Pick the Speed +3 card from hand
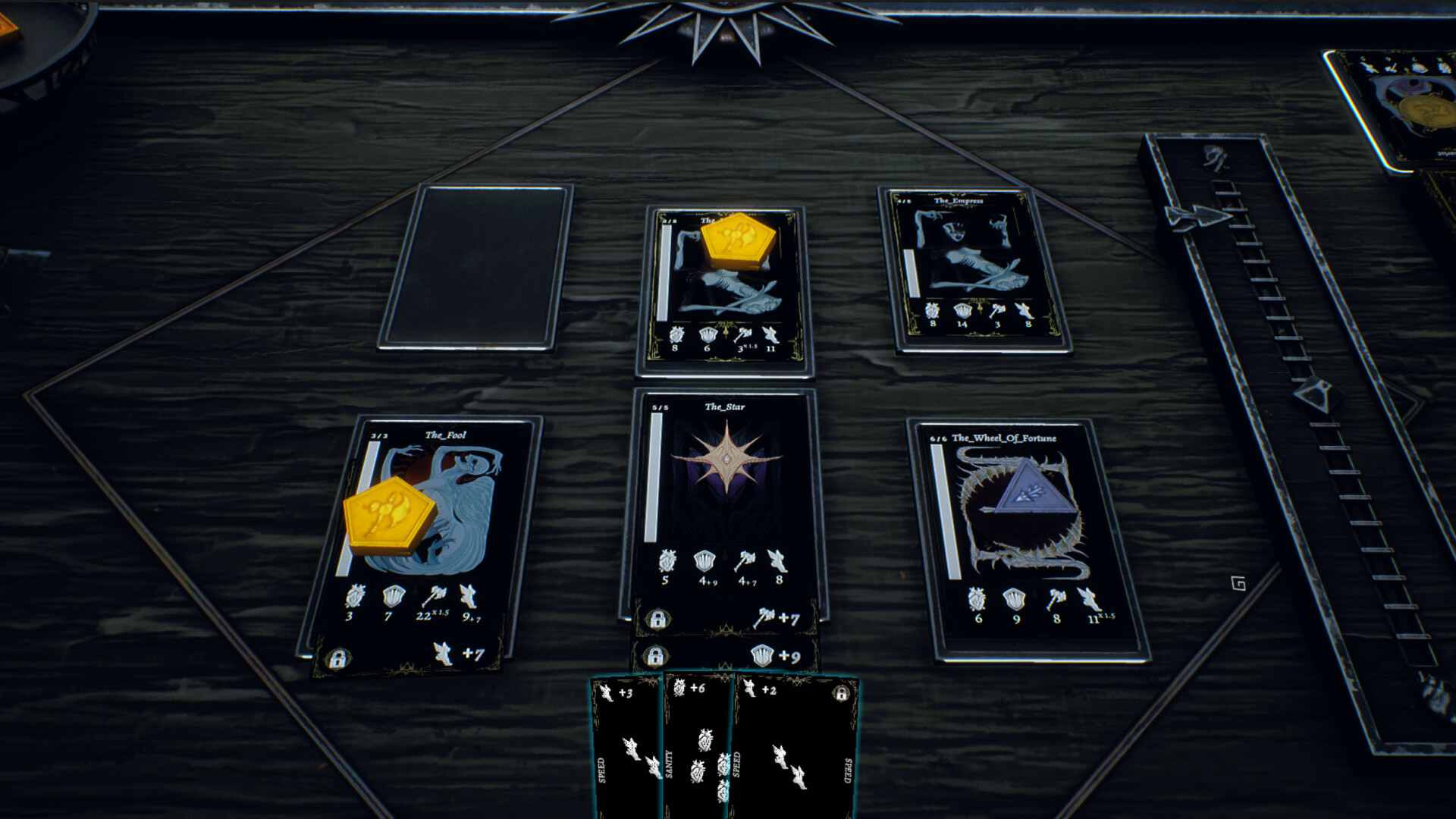 [x=626, y=743]
